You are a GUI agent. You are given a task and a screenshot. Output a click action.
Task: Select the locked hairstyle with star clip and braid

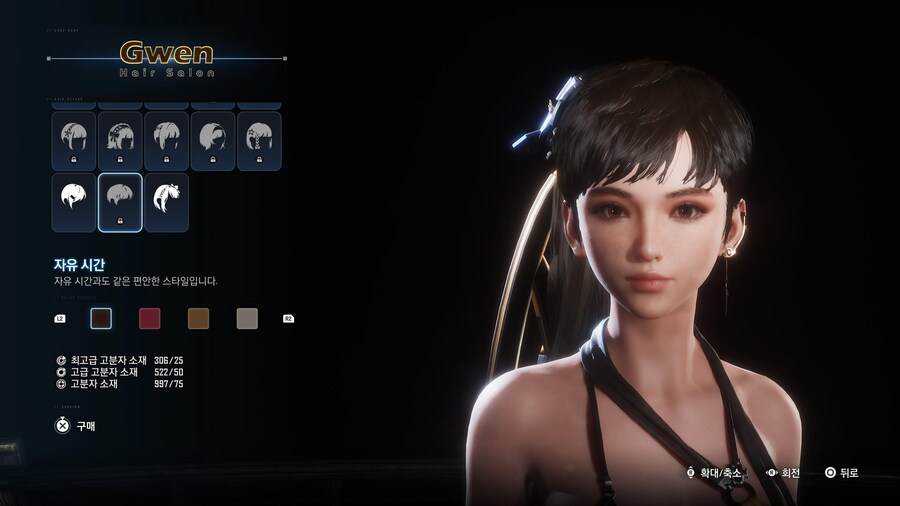click(258, 140)
